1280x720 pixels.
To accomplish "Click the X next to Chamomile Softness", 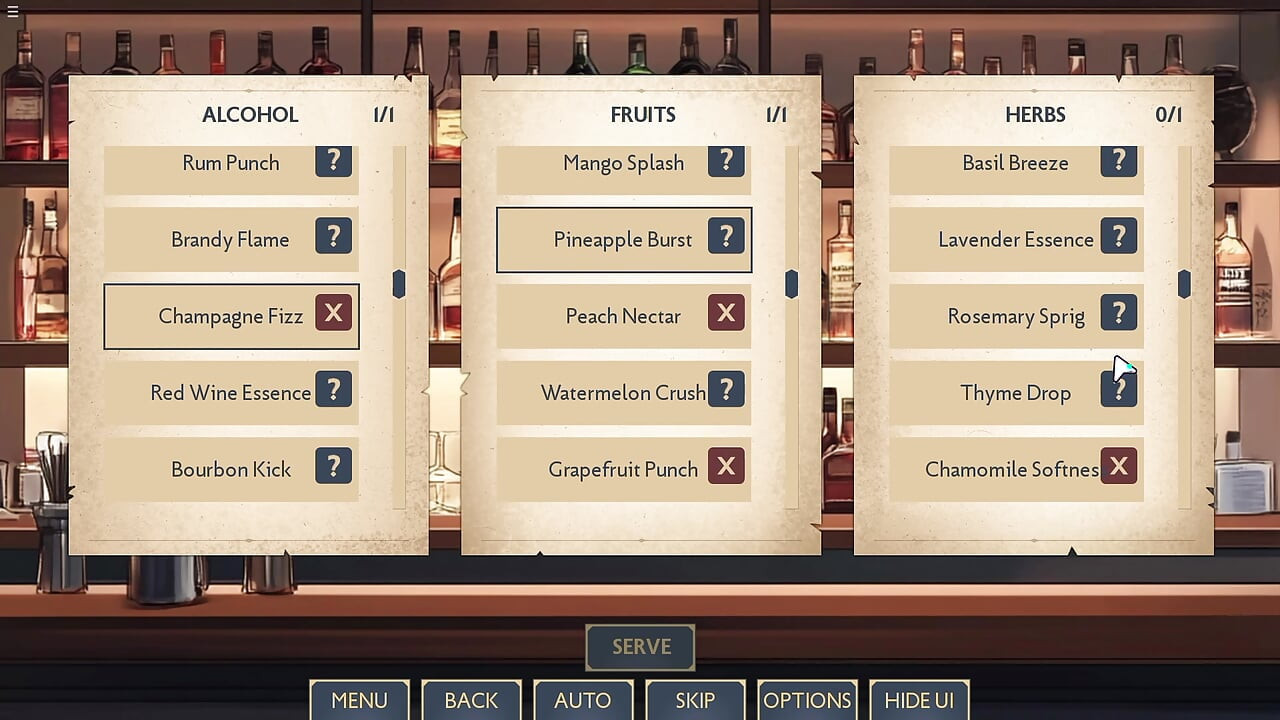I will (x=1119, y=466).
